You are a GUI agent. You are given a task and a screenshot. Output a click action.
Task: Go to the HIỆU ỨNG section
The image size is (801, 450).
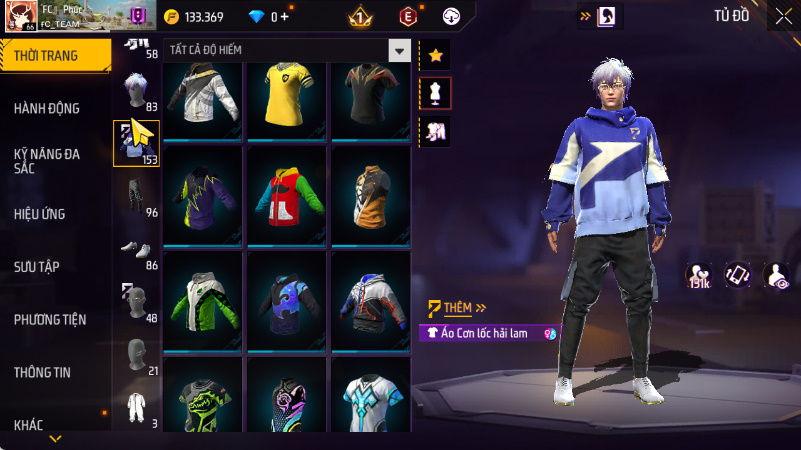[x=40, y=214]
